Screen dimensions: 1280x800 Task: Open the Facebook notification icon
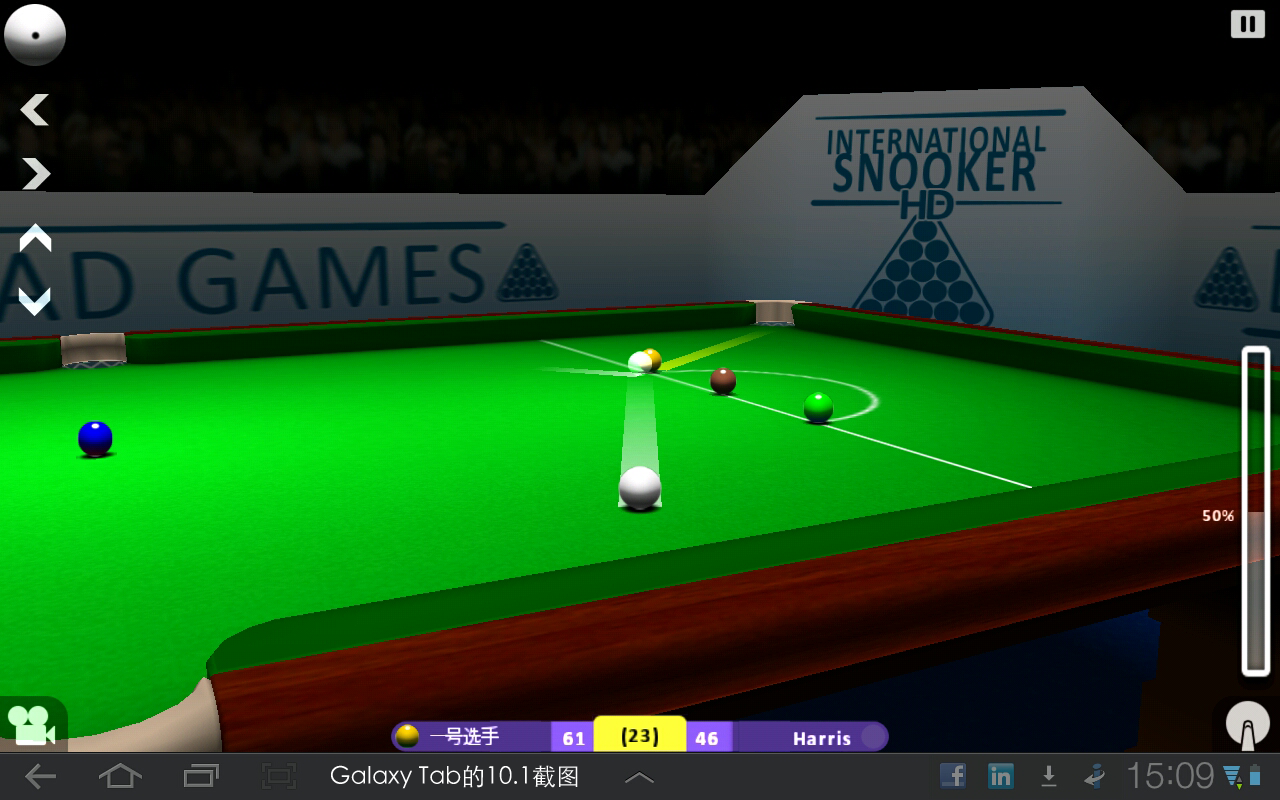953,775
